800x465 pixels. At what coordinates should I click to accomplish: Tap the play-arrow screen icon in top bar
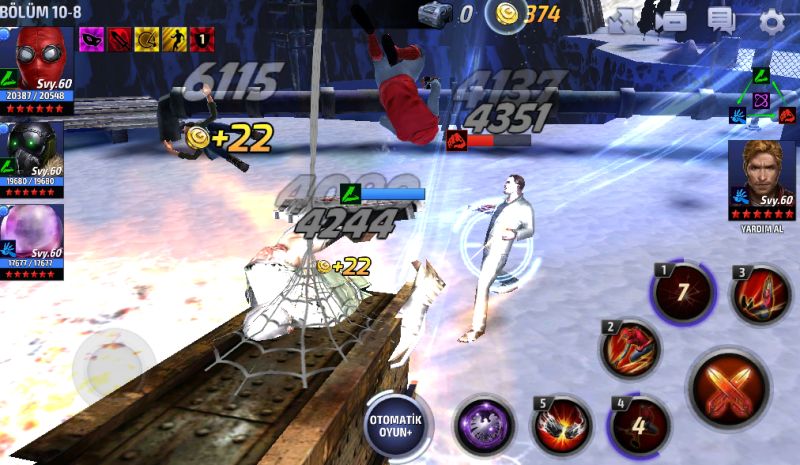[671, 21]
